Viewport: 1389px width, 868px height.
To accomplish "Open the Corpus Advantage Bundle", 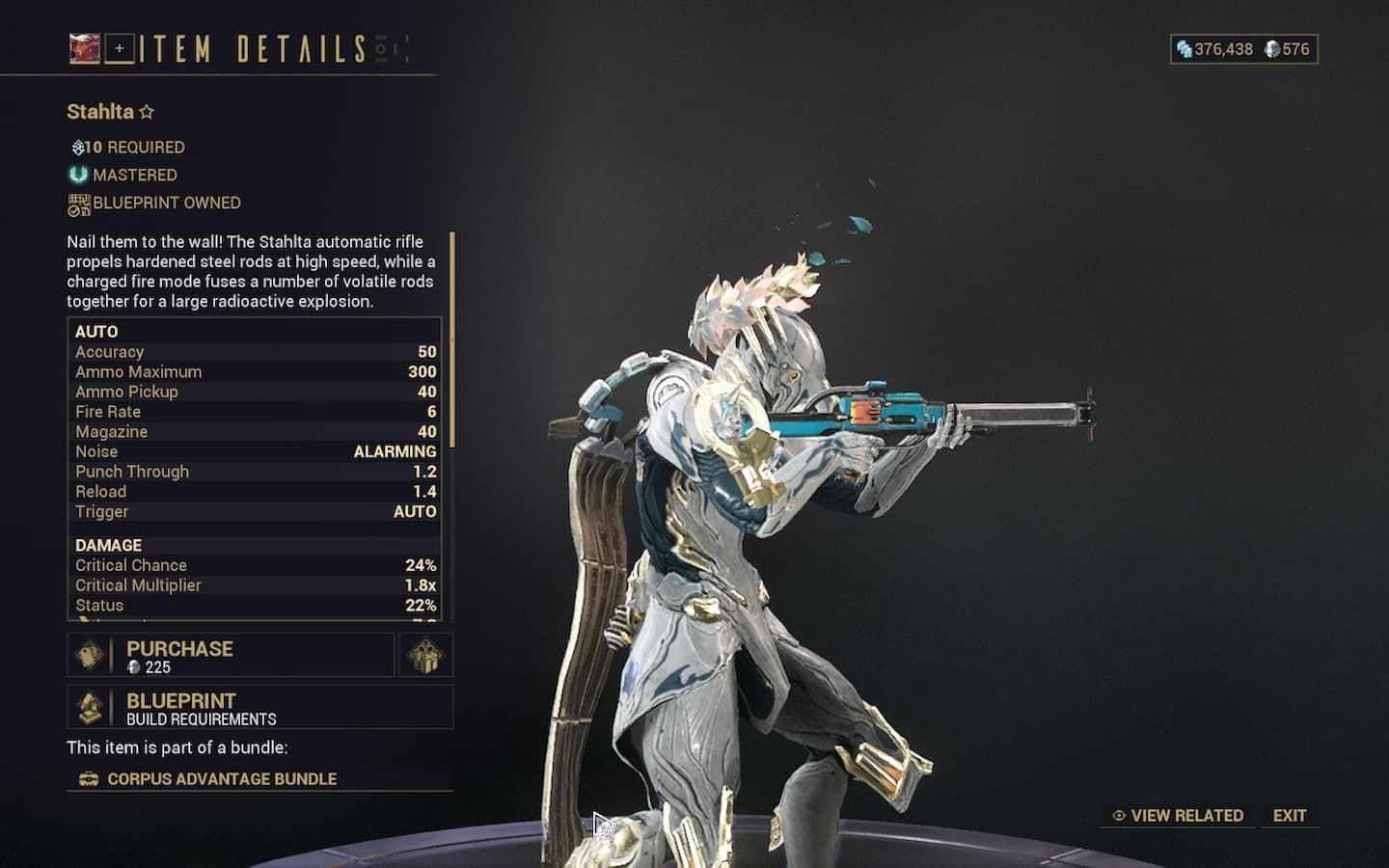I will click(x=224, y=778).
